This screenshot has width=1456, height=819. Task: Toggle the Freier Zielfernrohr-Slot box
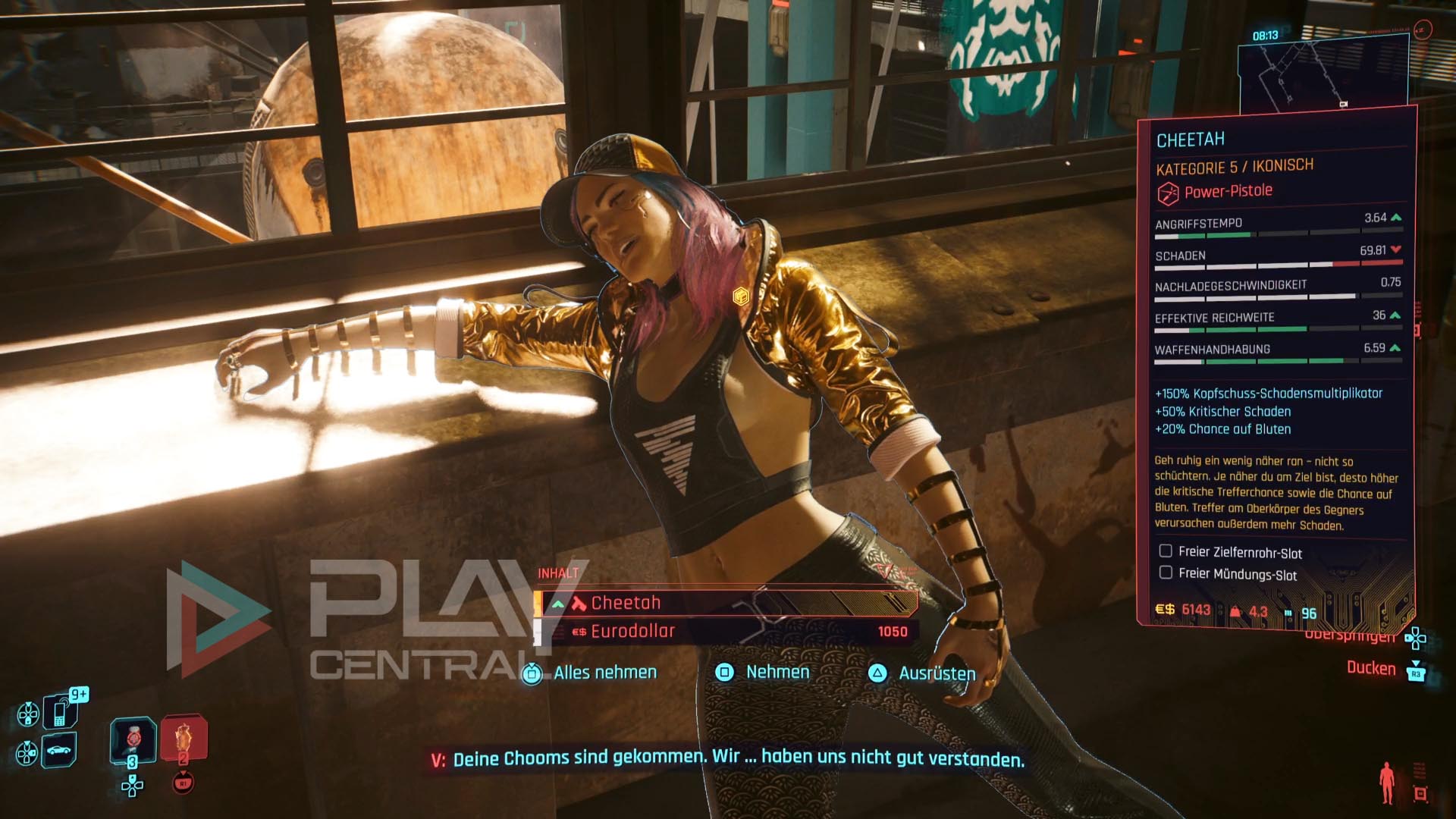[x=1166, y=551]
